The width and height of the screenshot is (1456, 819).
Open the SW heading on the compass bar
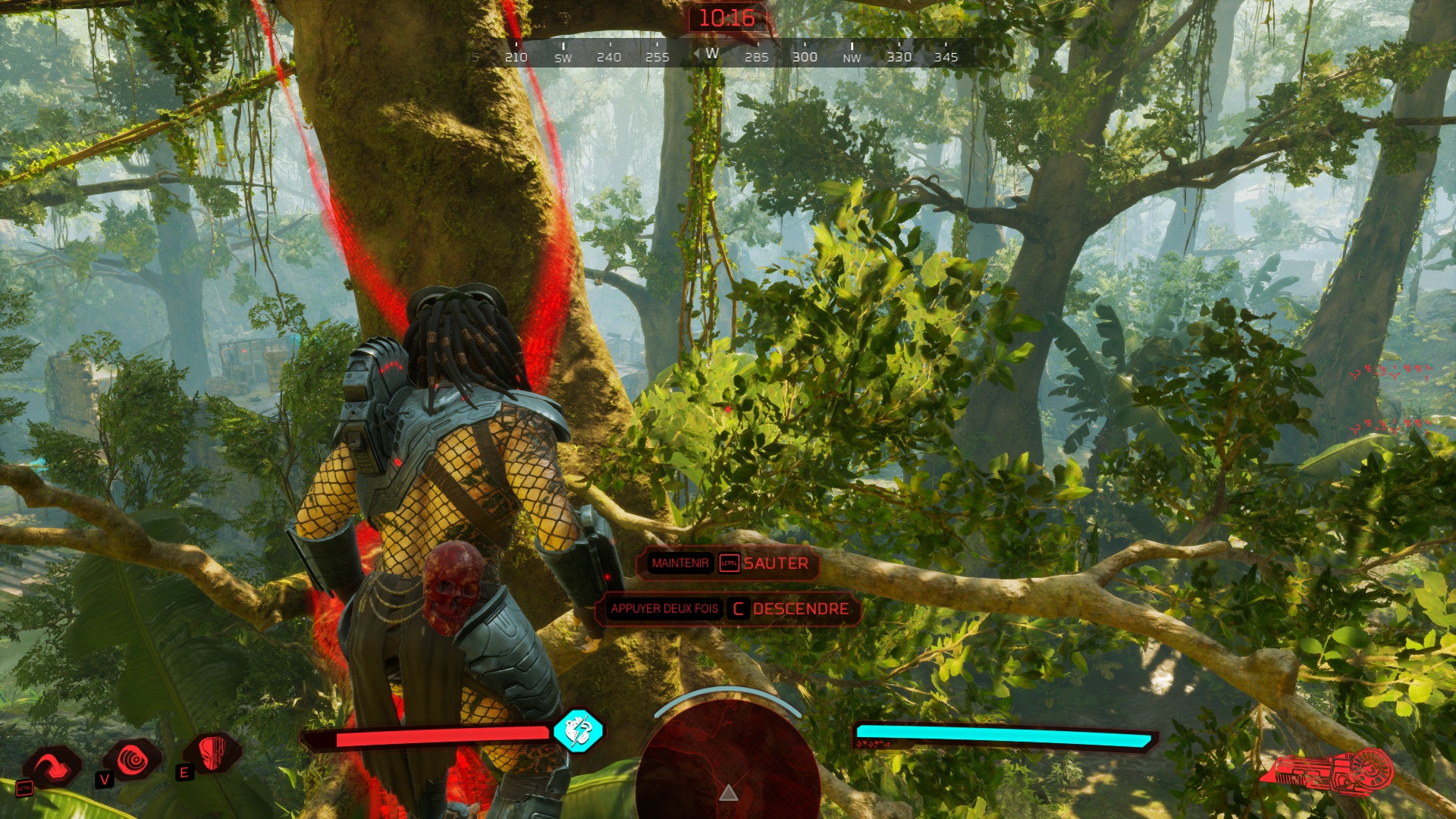[x=561, y=57]
